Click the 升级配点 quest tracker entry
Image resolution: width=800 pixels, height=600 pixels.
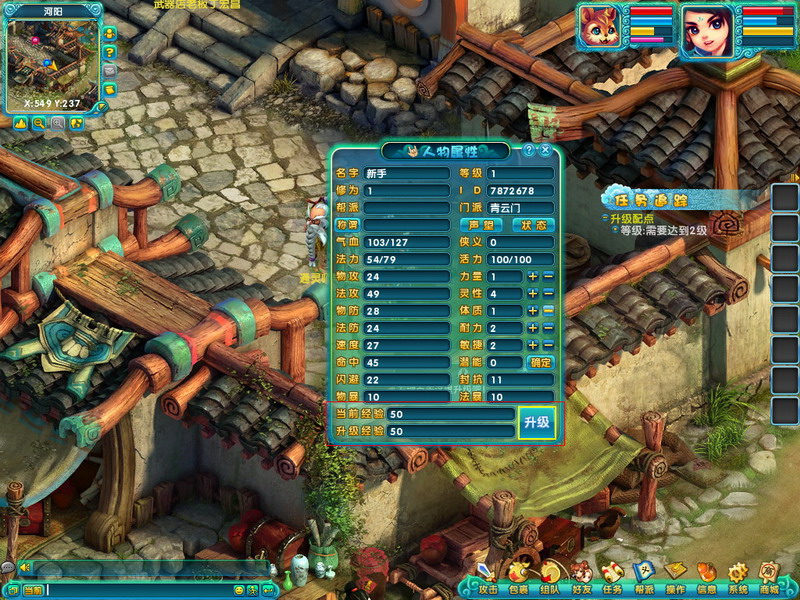629,218
